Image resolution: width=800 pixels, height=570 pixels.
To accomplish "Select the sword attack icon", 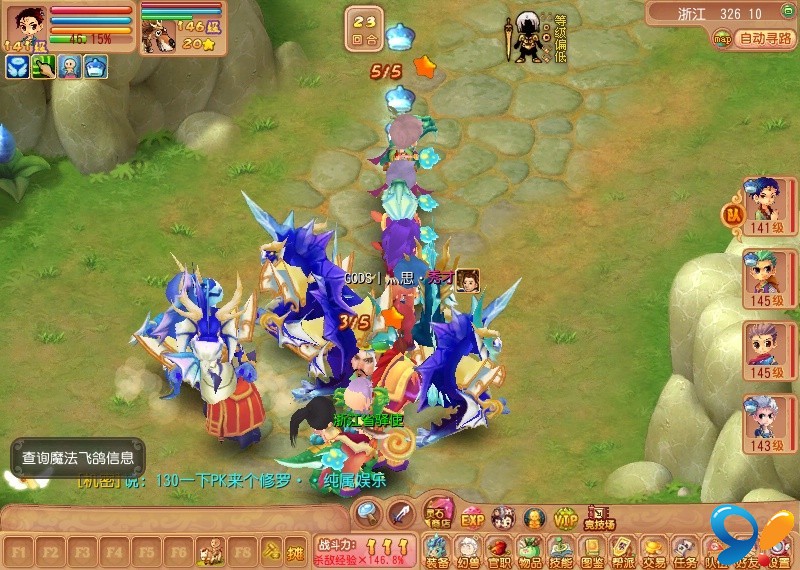I will (x=400, y=514).
